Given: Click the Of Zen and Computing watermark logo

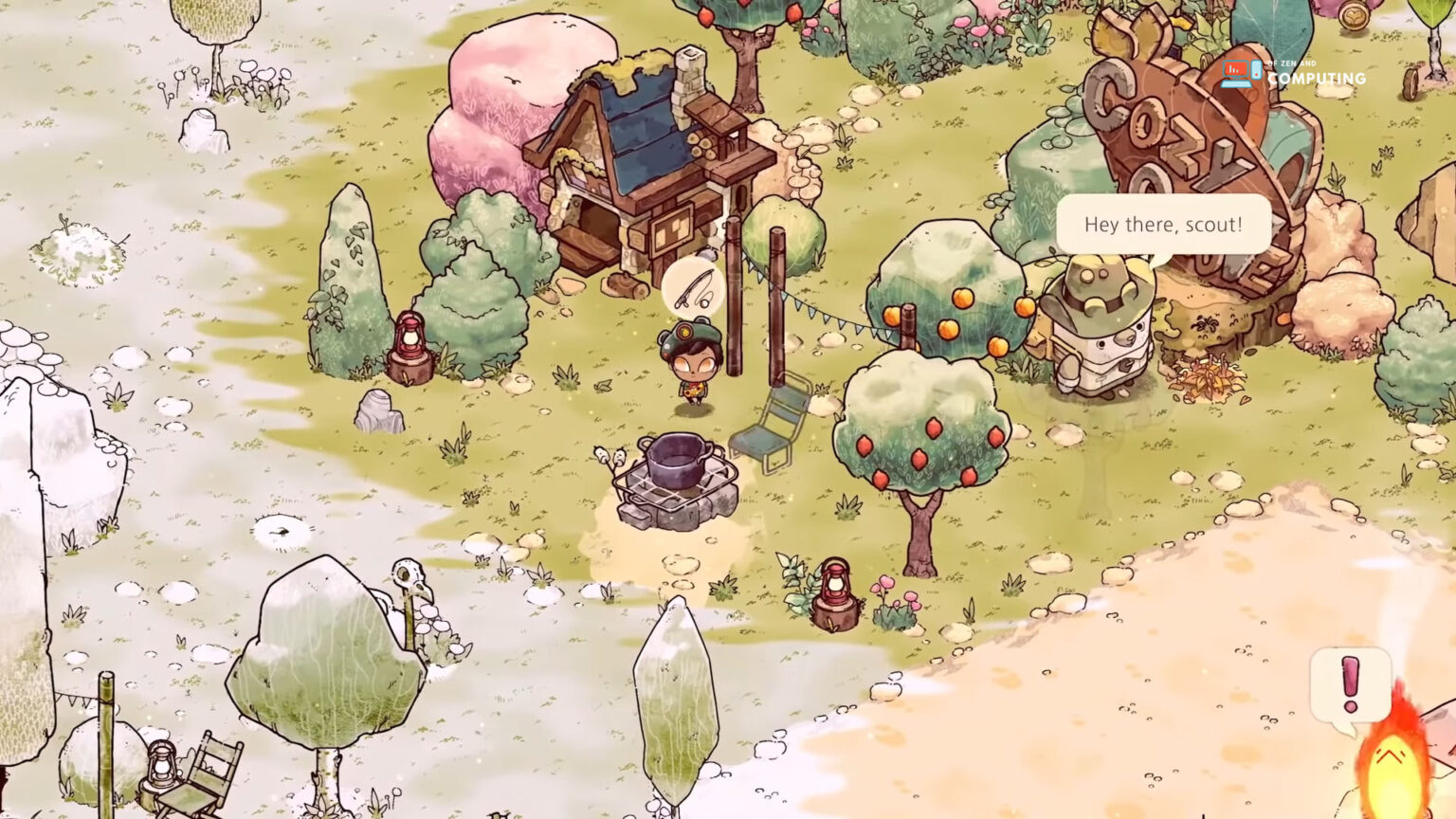Looking at the screenshot, I should (1293, 74).
